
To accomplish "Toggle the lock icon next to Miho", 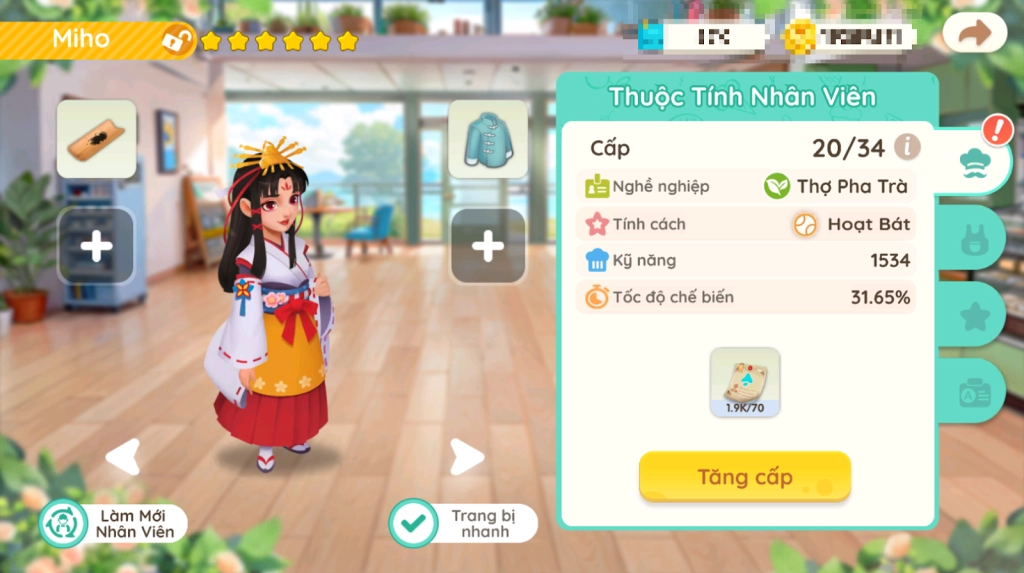I will (178, 41).
